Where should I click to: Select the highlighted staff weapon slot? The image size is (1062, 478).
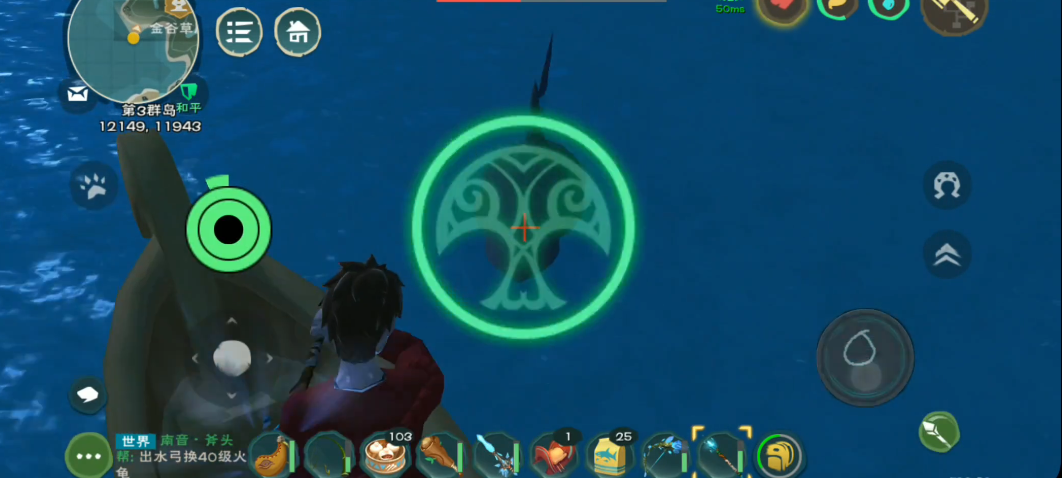coord(722,456)
